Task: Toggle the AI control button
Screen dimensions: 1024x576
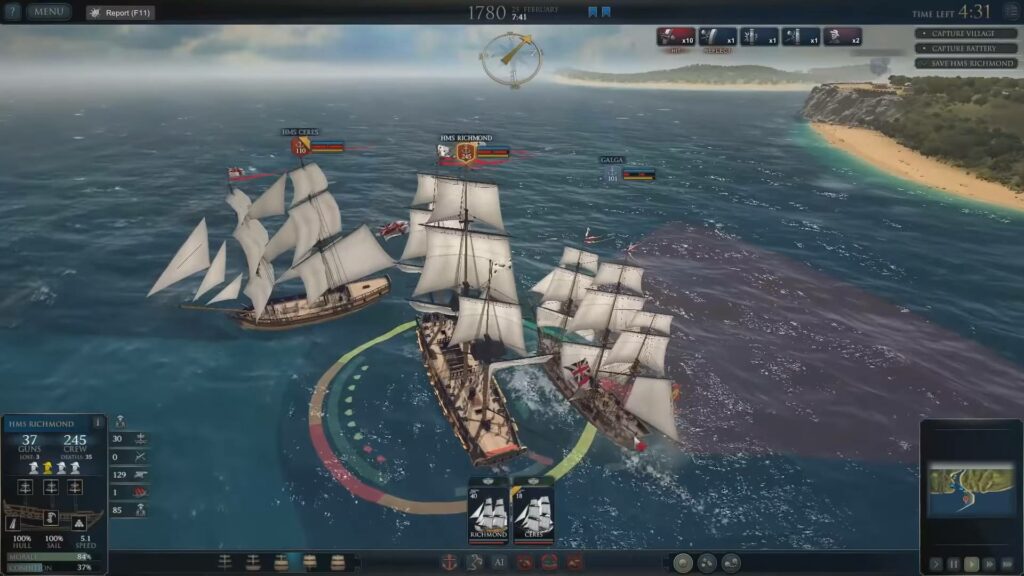Action: tap(500, 562)
